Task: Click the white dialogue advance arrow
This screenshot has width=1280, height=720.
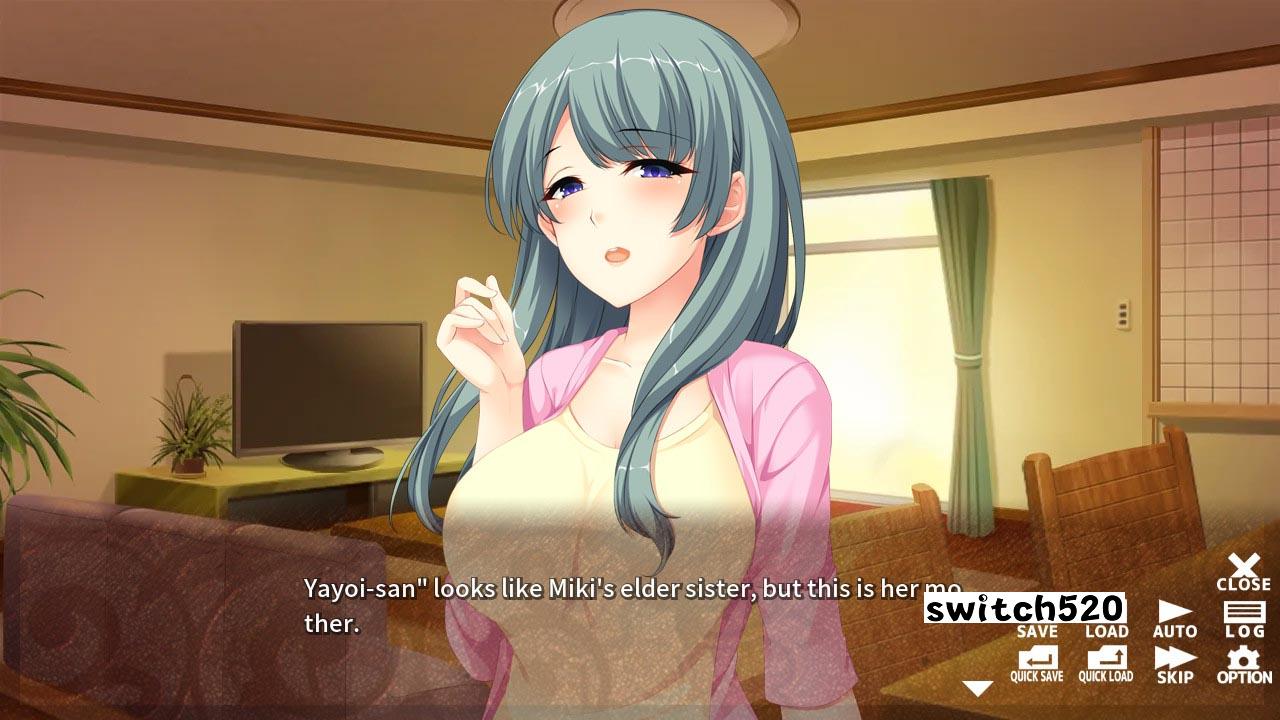Action: coord(977,688)
